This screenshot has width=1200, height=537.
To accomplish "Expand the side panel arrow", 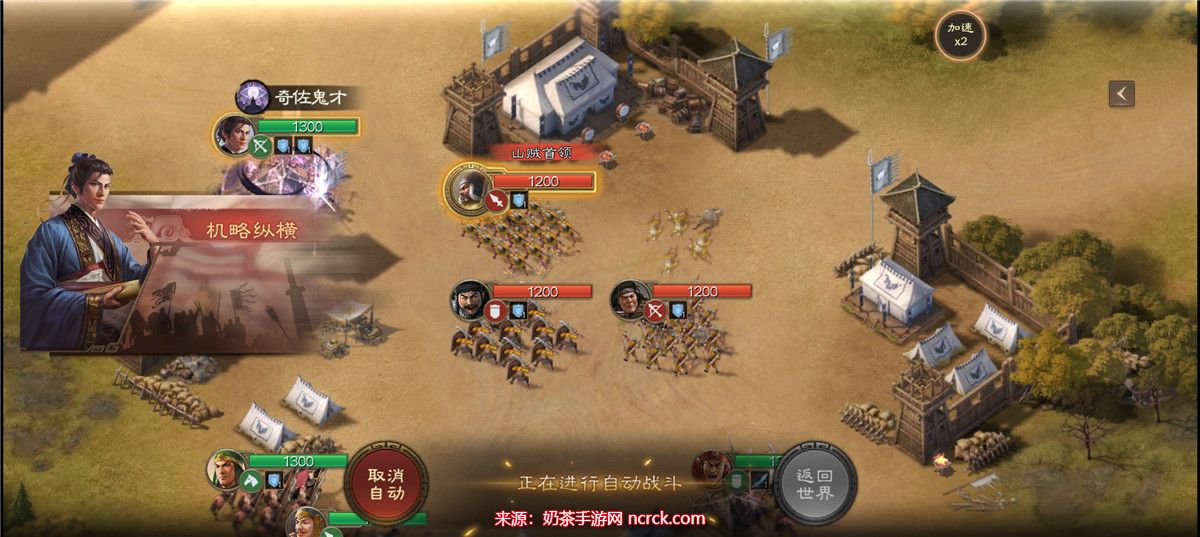I will point(1121,93).
